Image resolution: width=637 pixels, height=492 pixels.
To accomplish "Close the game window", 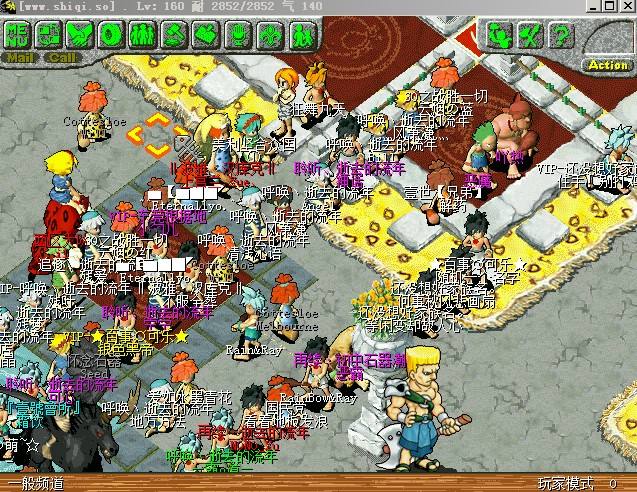I will coord(626,7).
